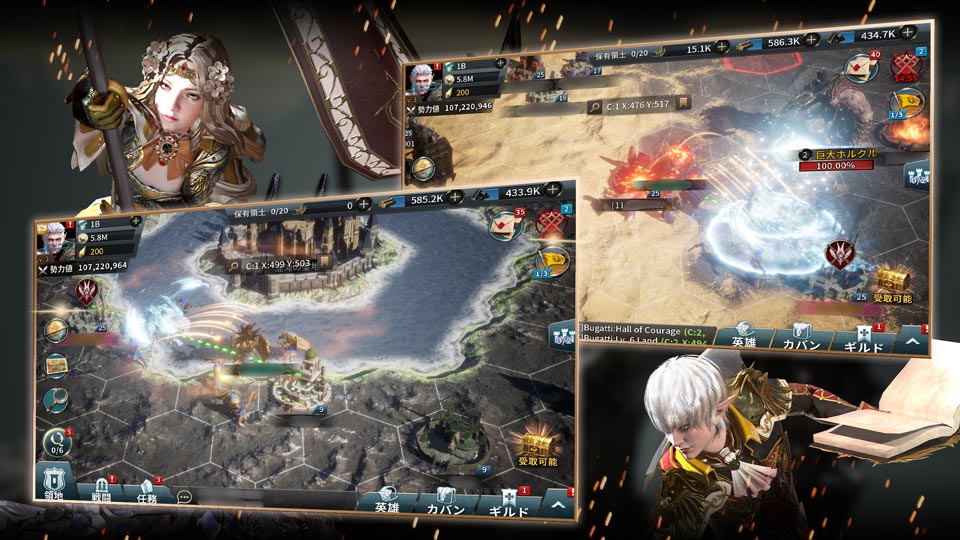Open the mail icon with 40 badge
The image size is (960, 540).
[861, 67]
